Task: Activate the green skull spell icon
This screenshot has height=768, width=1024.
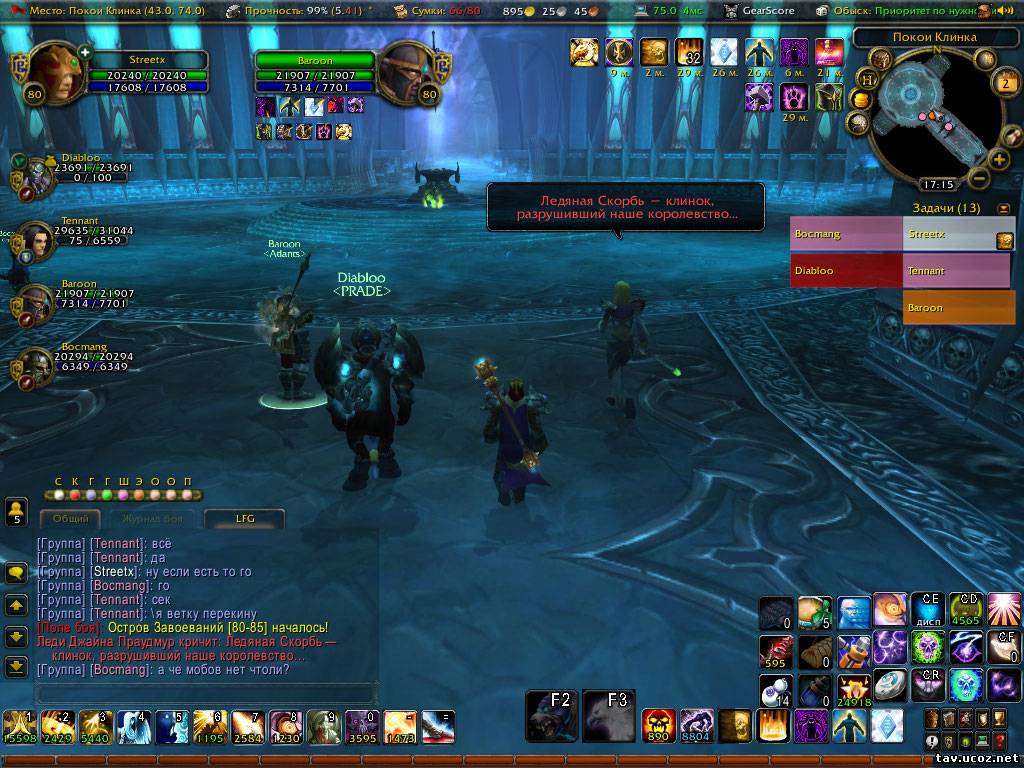Action: coord(928,648)
